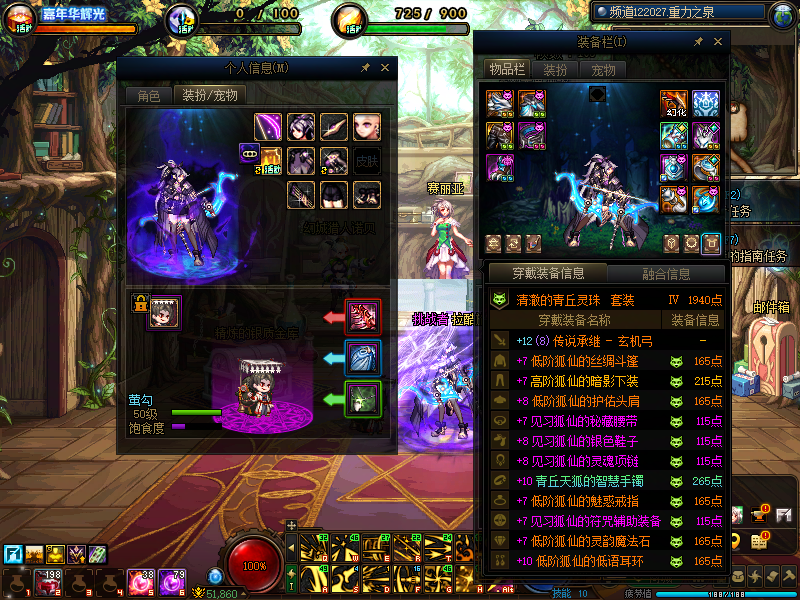Click the red pet equipment slot
The image size is (800, 600).
point(362,317)
